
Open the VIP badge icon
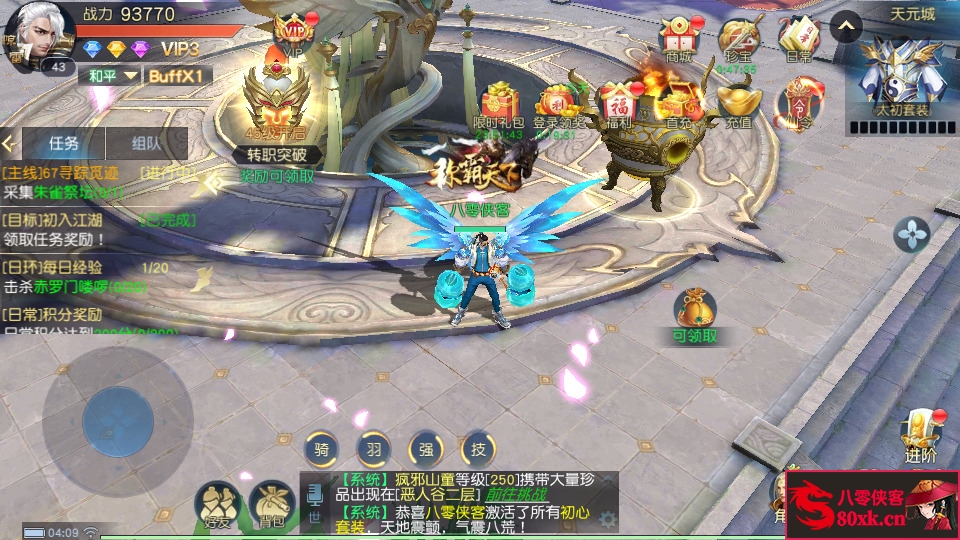click(x=294, y=35)
